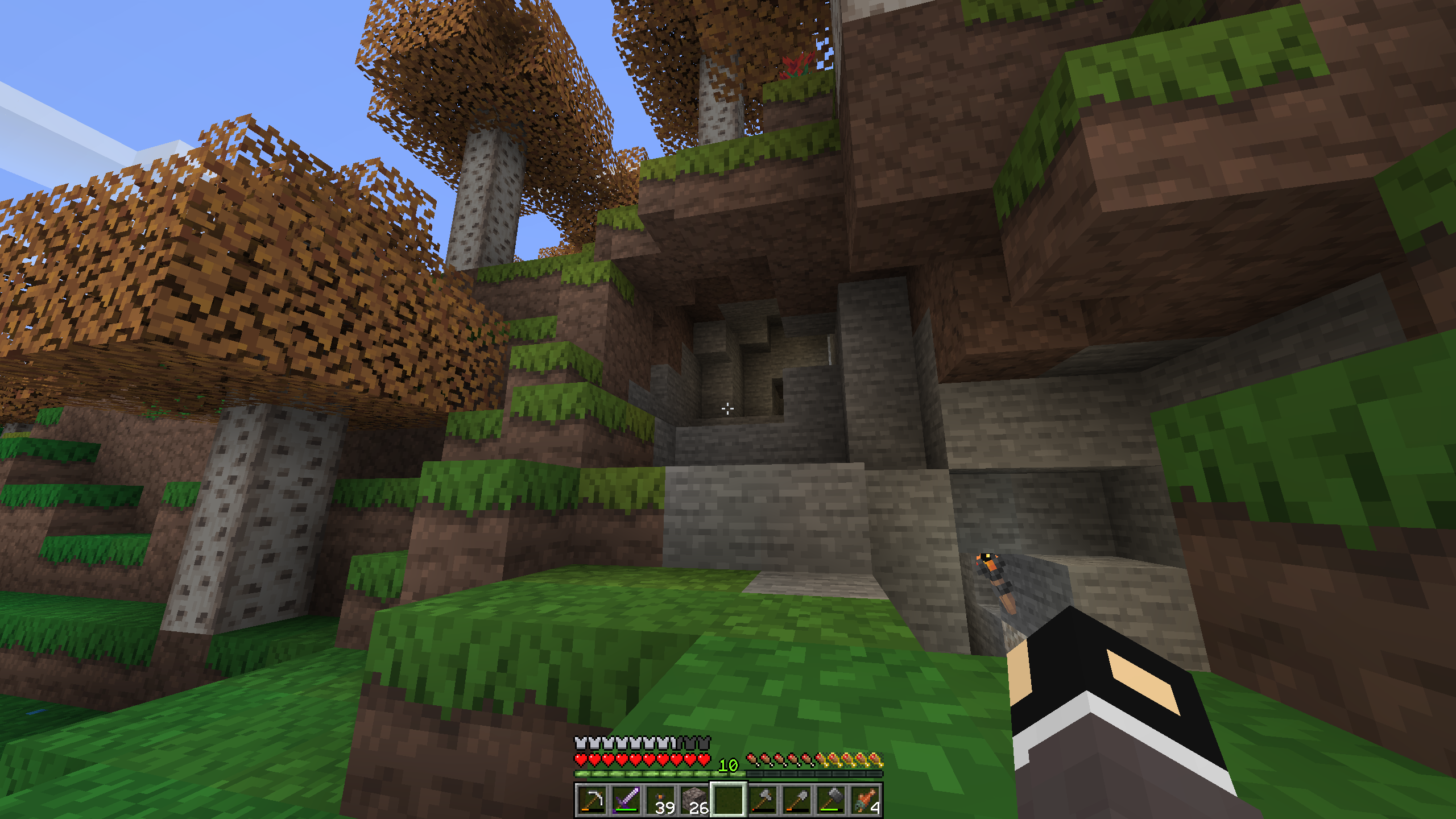Select the highlighted empty hotbar slot

click(x=729, y=800)
